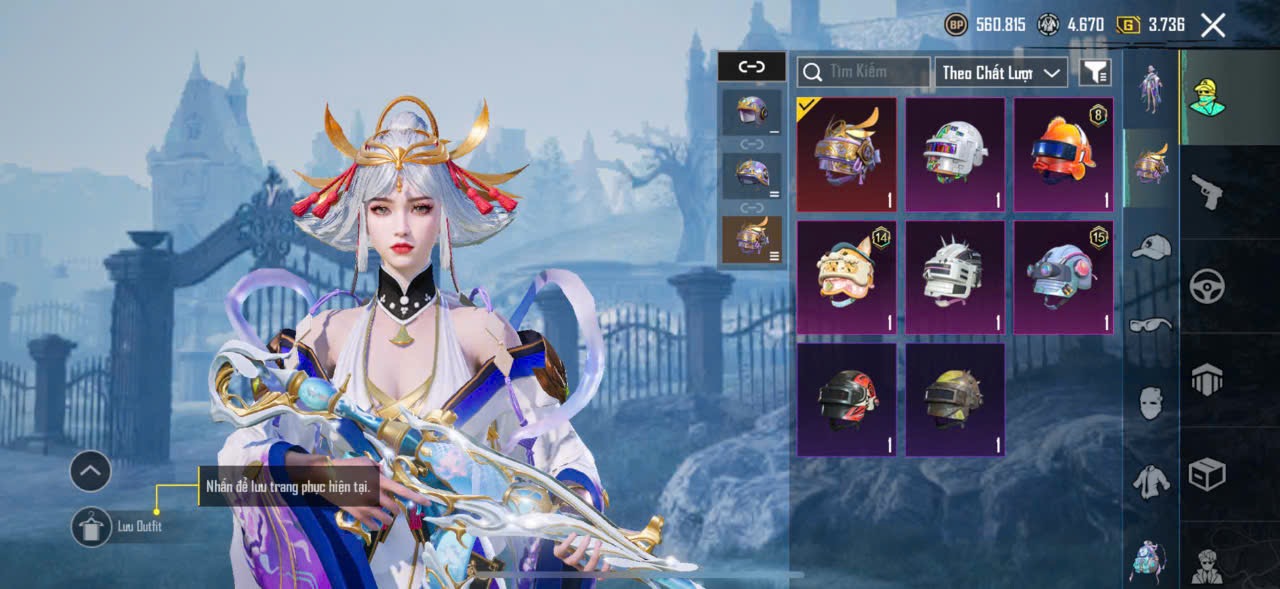Screen dimensions: 1280x589
Task: Select the orange helmet with blue visor
Action: 1063,154
